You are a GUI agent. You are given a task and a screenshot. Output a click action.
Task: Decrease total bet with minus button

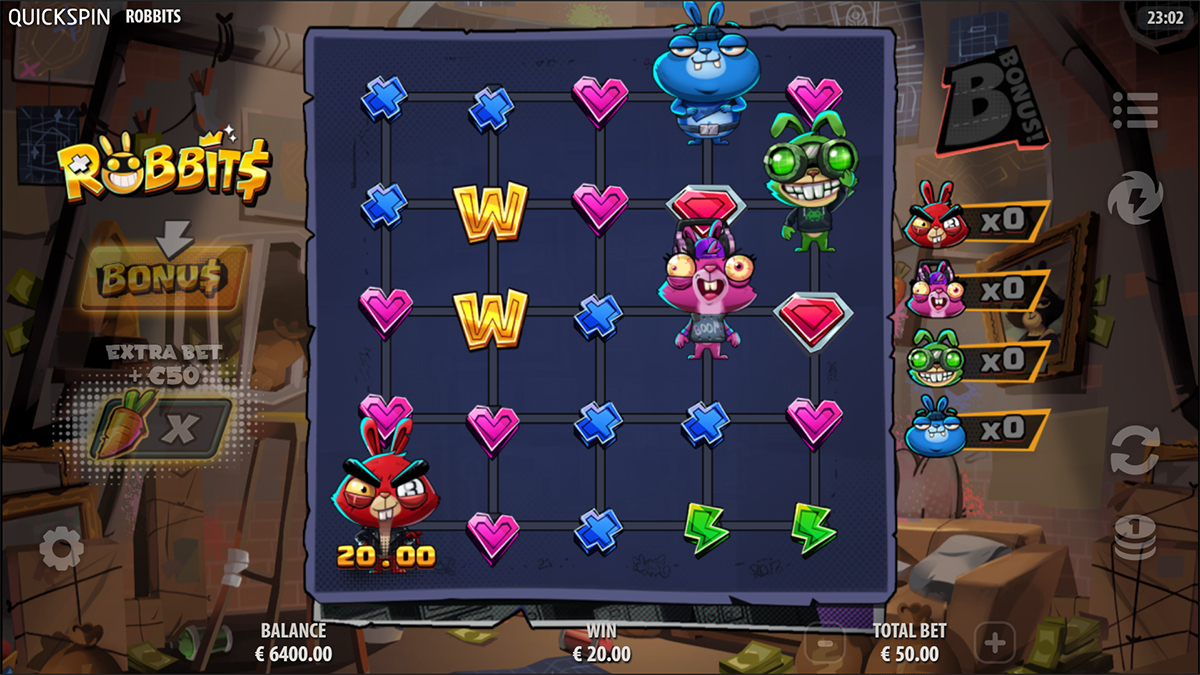[826, 643]
